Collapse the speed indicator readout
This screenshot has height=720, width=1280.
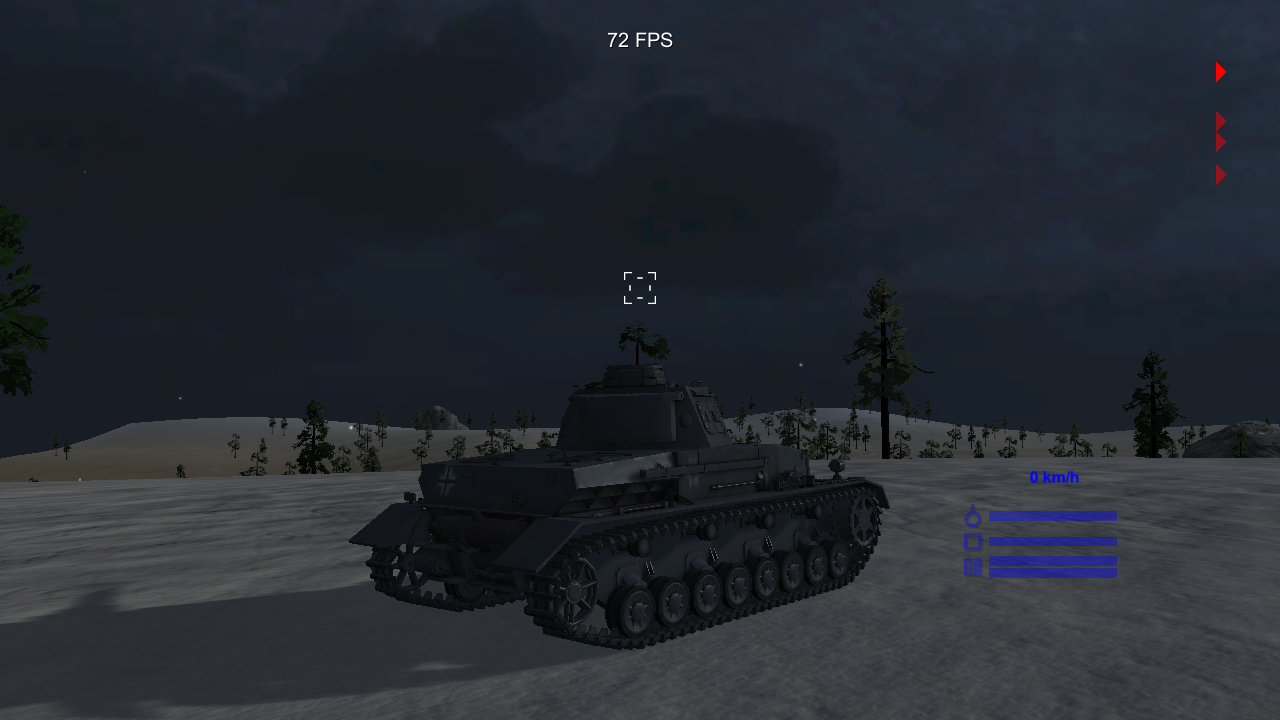(x=1052, y=478)
